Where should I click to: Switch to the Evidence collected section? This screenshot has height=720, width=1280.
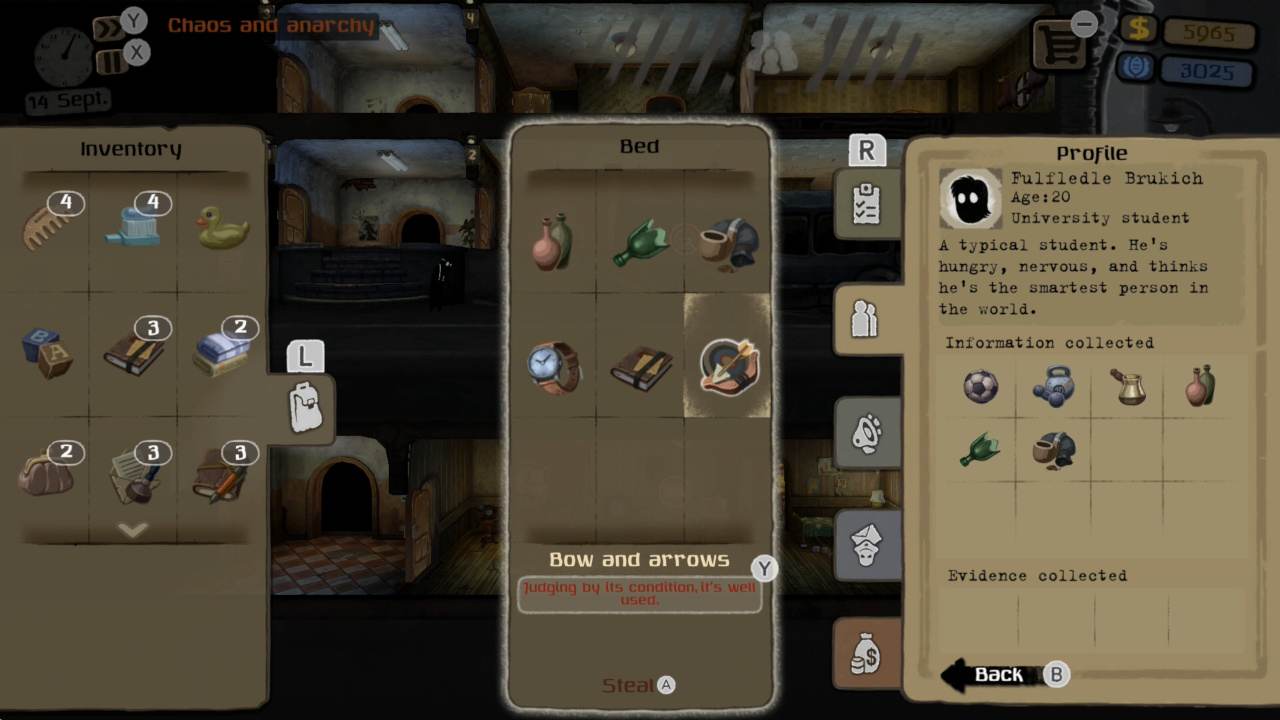click(1037, 576)
